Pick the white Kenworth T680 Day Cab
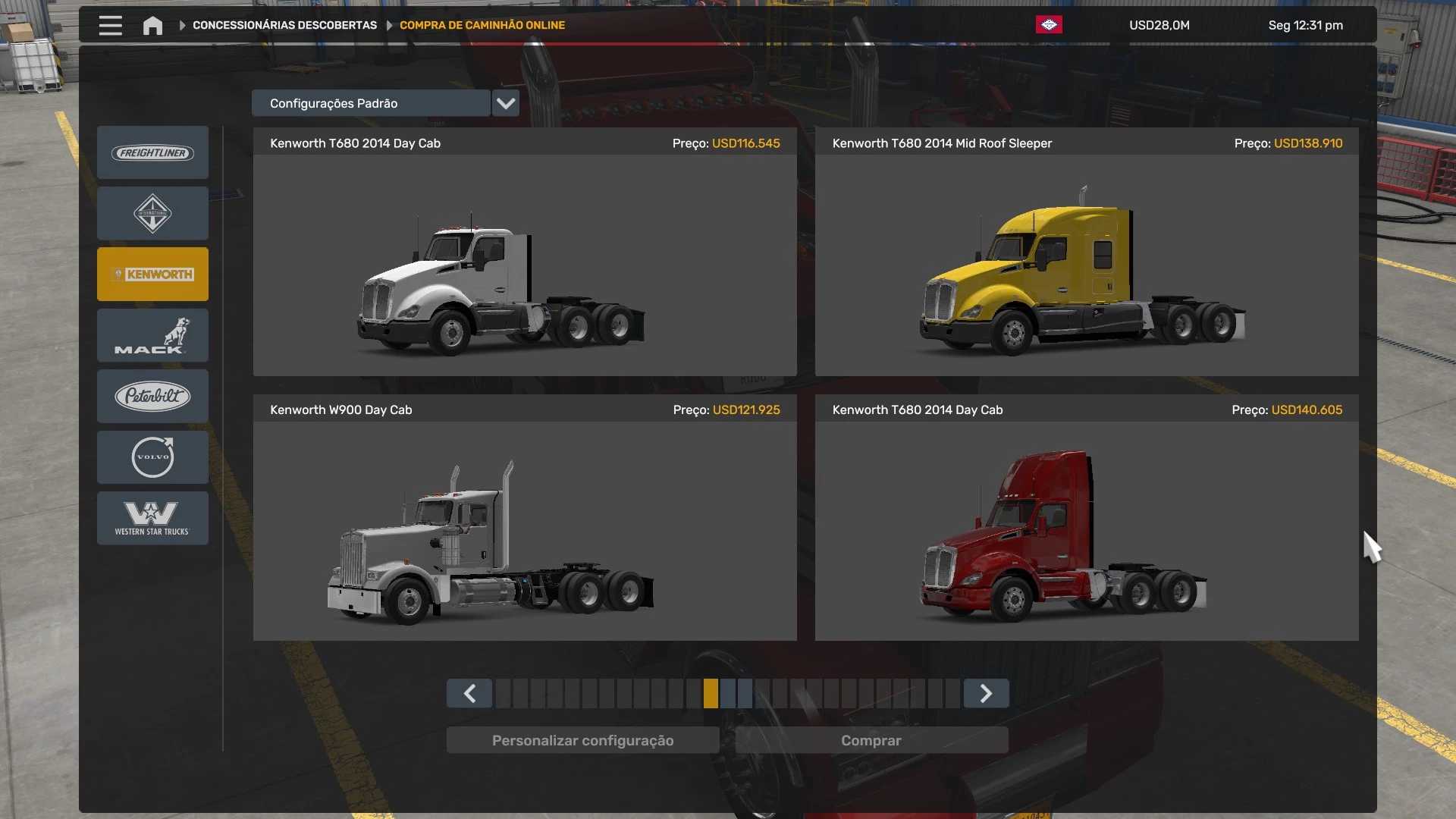Viewport: 1456px width, 819px height. [525, 265]
